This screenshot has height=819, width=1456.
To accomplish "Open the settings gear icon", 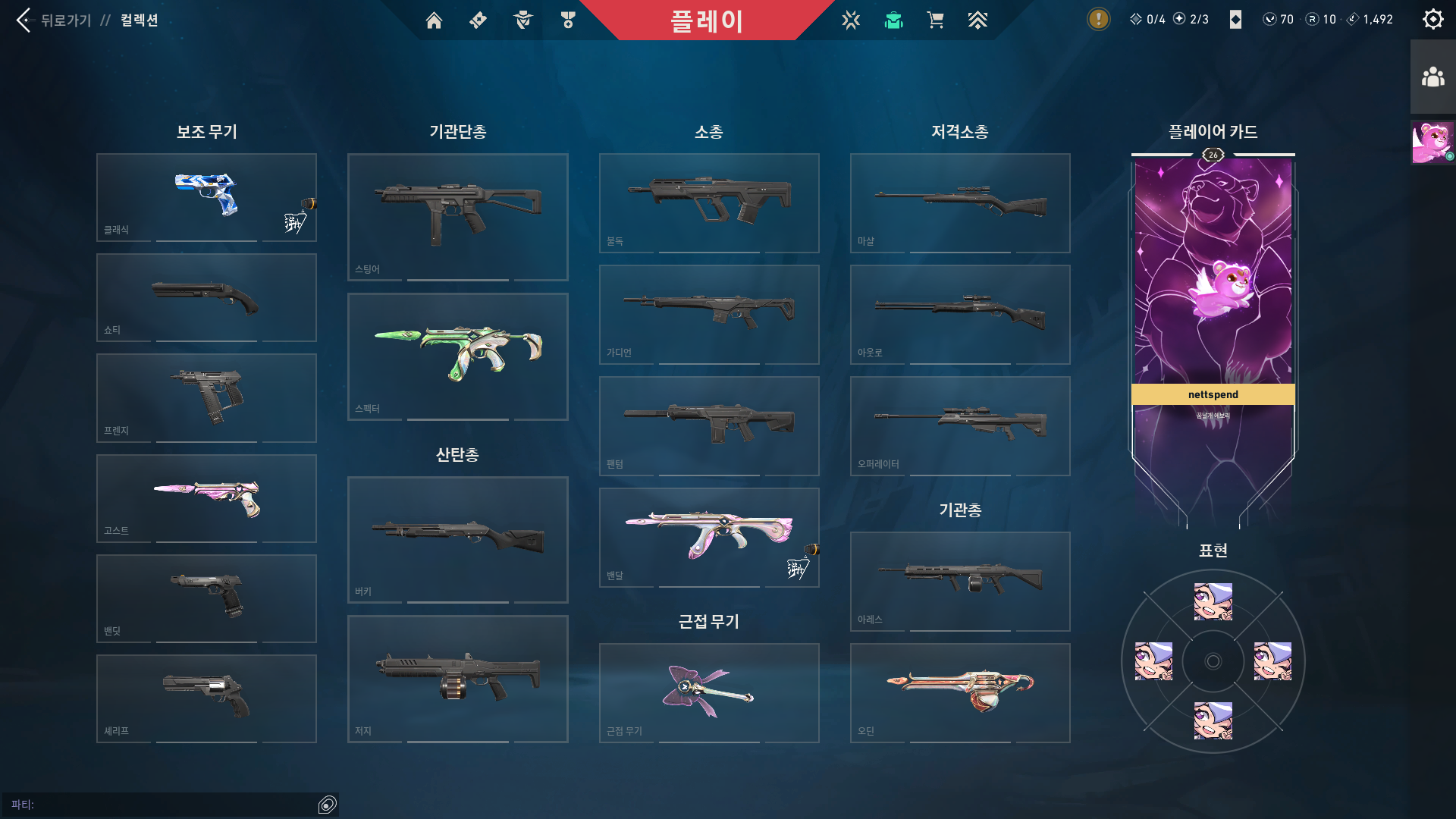I will coord(1432,19).
